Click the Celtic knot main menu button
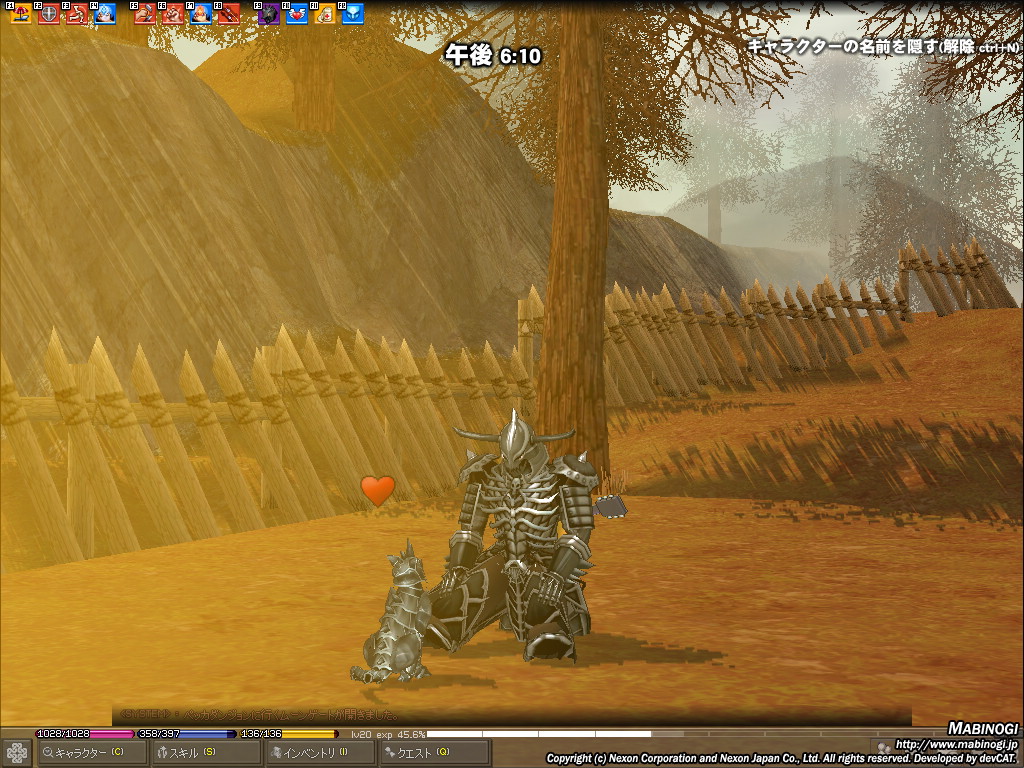Image resolution: width=1024 pixels, height=768 pixels. pos(17,752)
